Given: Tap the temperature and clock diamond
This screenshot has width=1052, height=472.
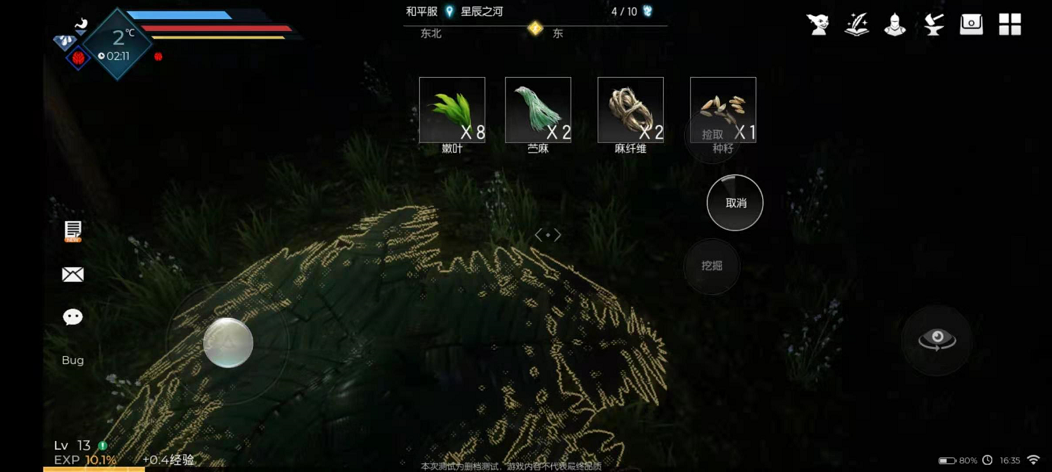Looking at the screenshot, I should coord(118,44).
